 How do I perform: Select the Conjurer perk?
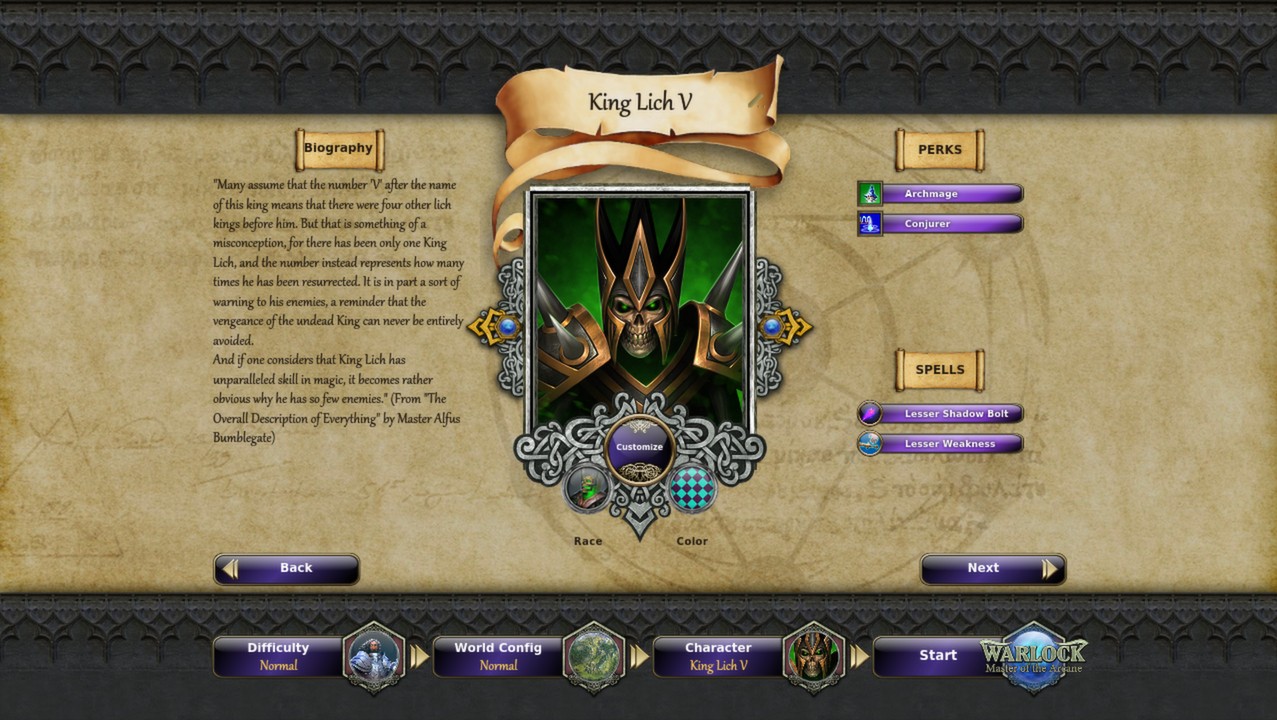[940, 224]
